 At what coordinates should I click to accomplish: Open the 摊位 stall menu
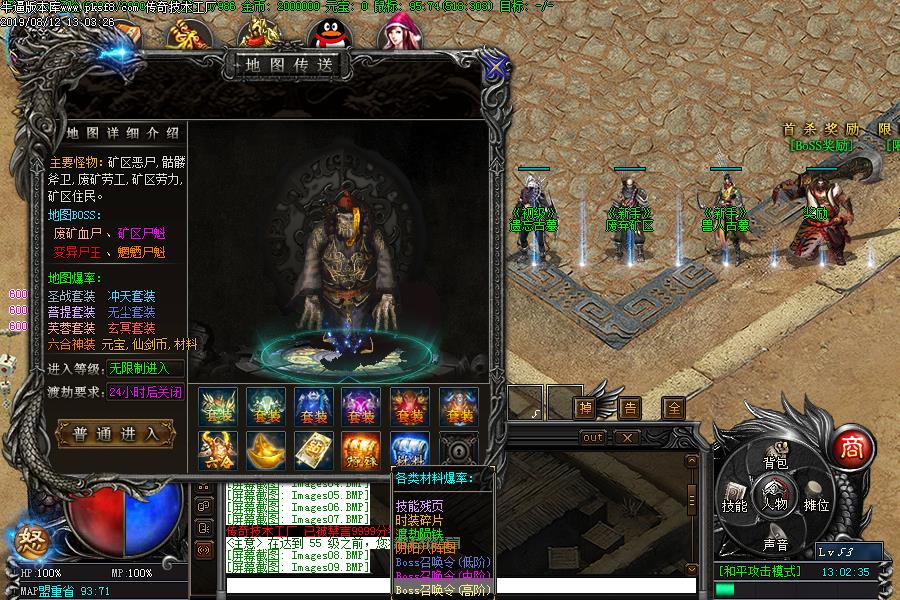816,505
